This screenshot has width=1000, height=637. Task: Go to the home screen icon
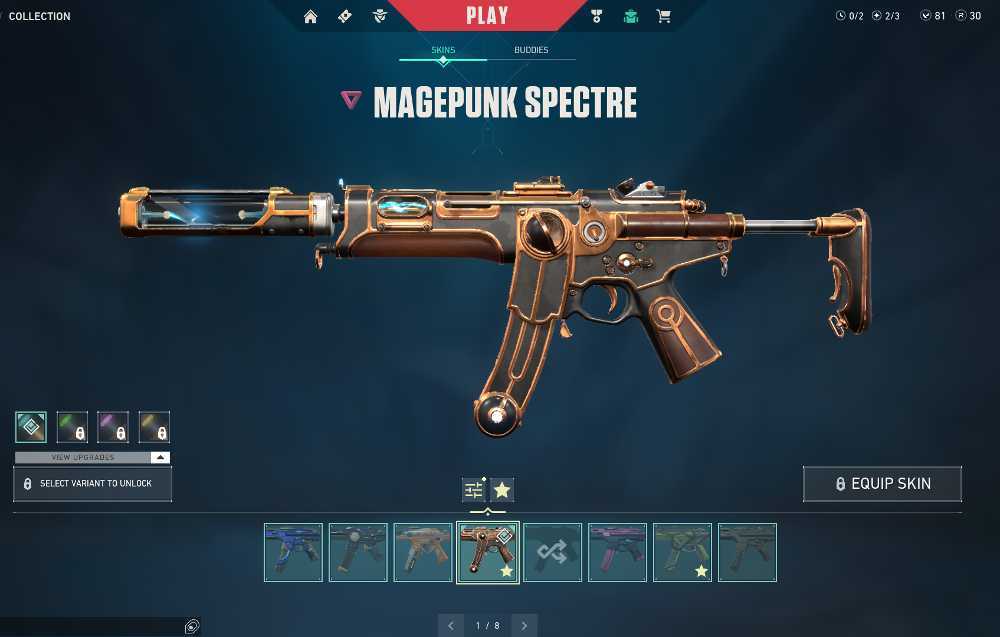click(x=311, y=16)
